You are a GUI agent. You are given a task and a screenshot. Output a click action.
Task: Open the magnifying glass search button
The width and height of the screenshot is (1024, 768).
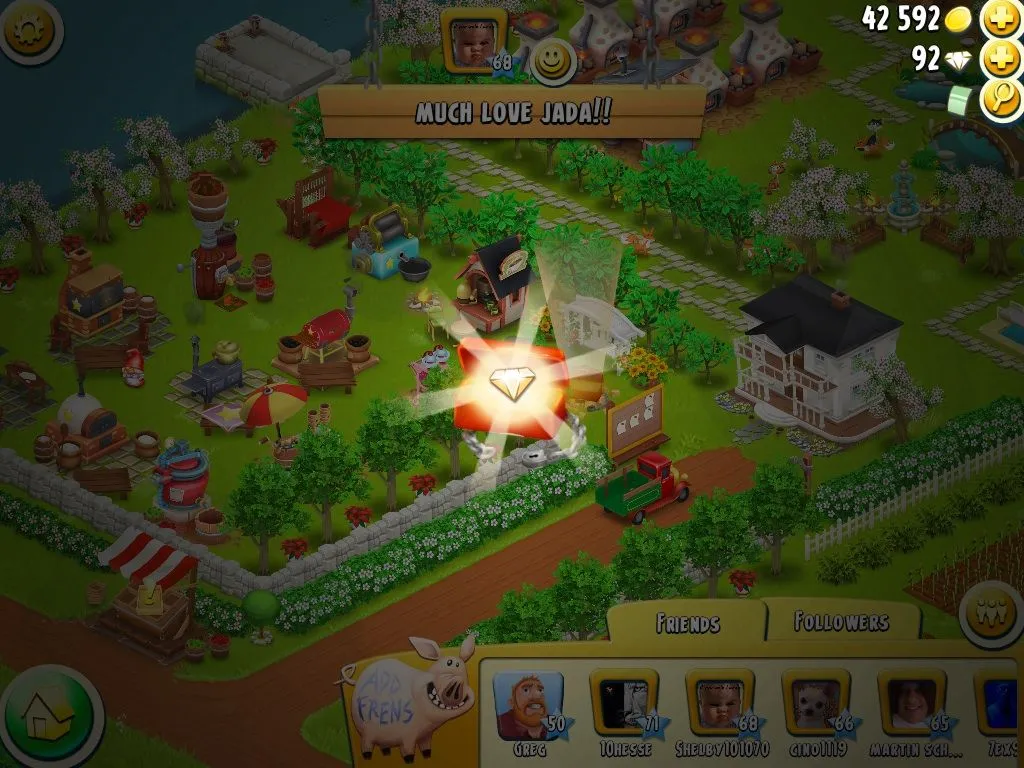[x=1001, y=98]
